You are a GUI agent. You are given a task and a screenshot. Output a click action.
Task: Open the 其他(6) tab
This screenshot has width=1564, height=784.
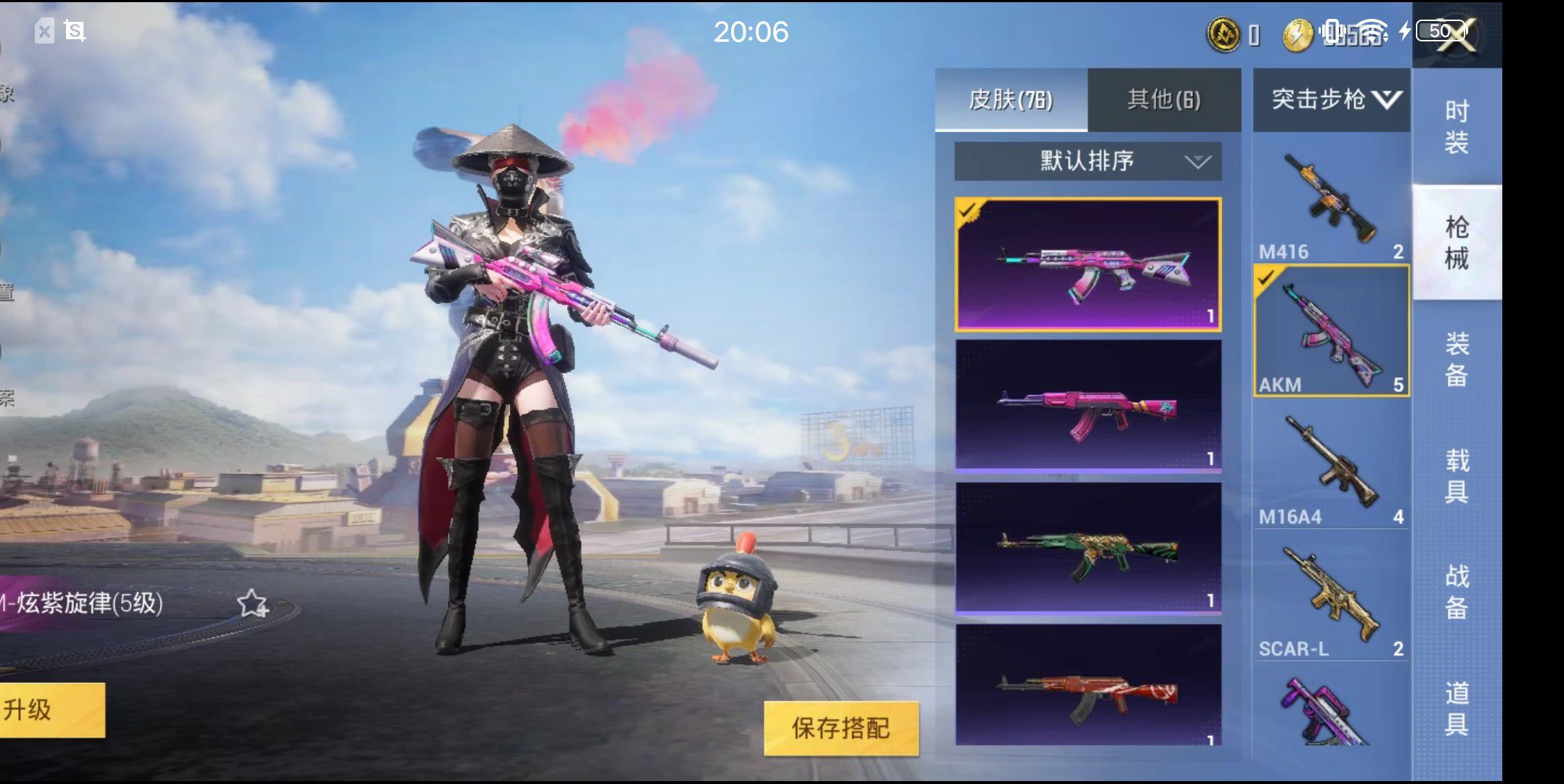pos(1163,99)
